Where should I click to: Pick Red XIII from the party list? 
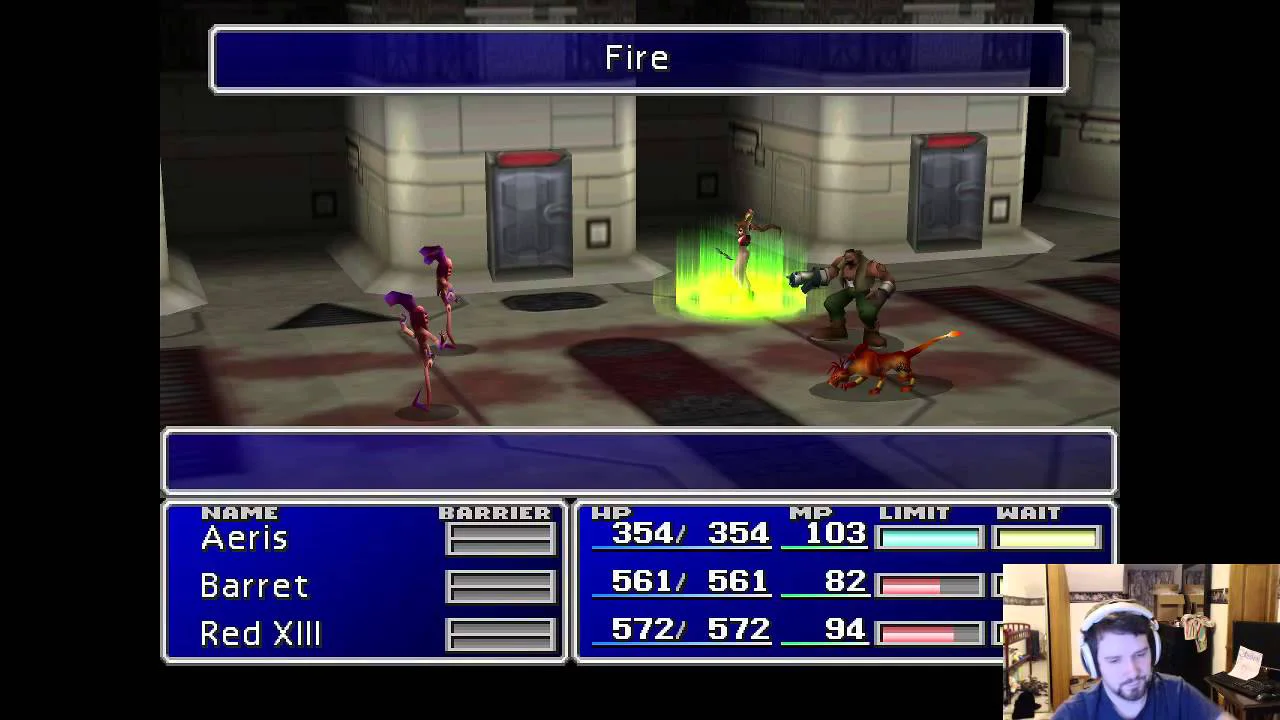(260, 634)
